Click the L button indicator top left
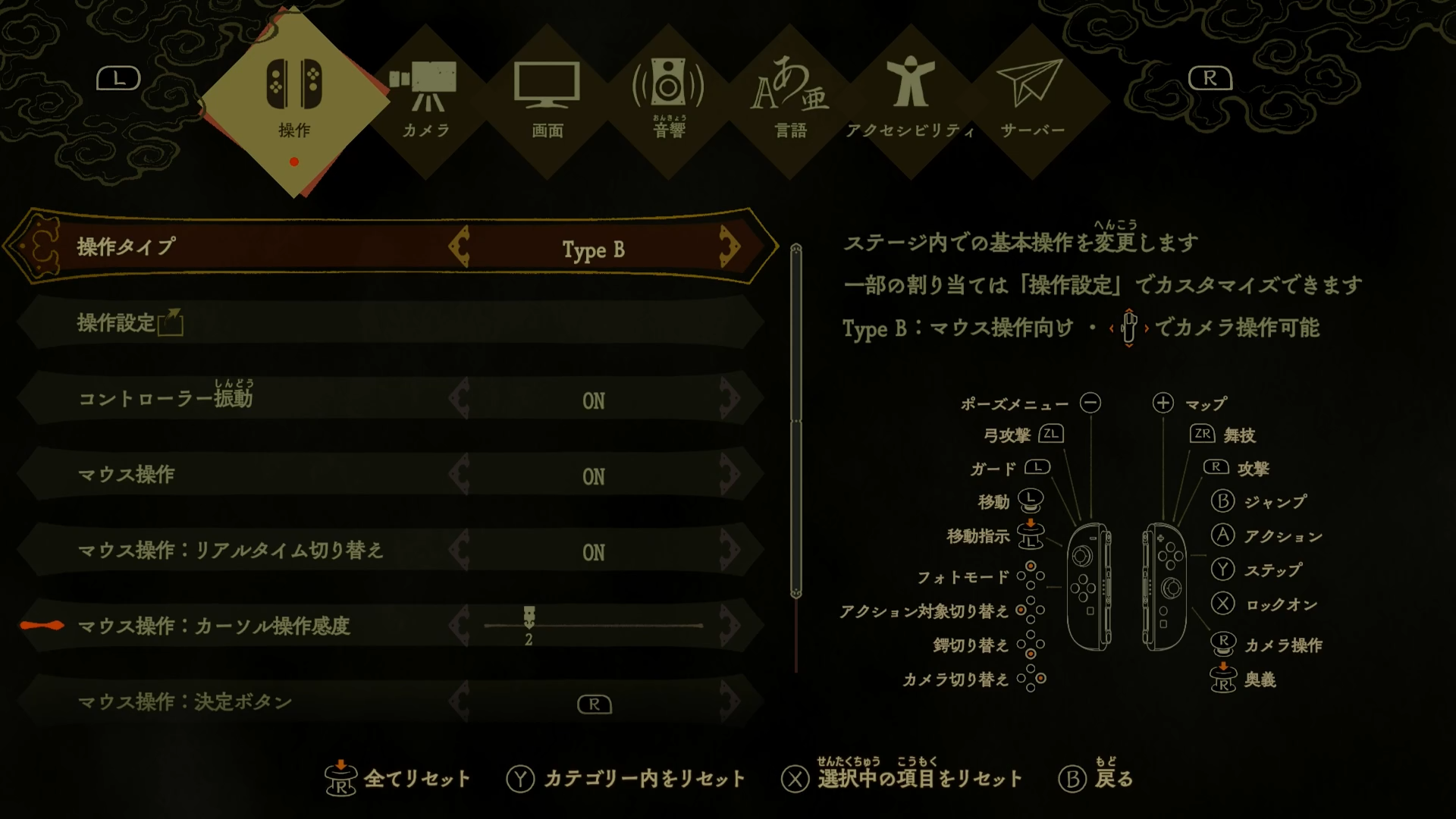The width and height of the screenshot is (1456, 819). click(x=118, y=78)
